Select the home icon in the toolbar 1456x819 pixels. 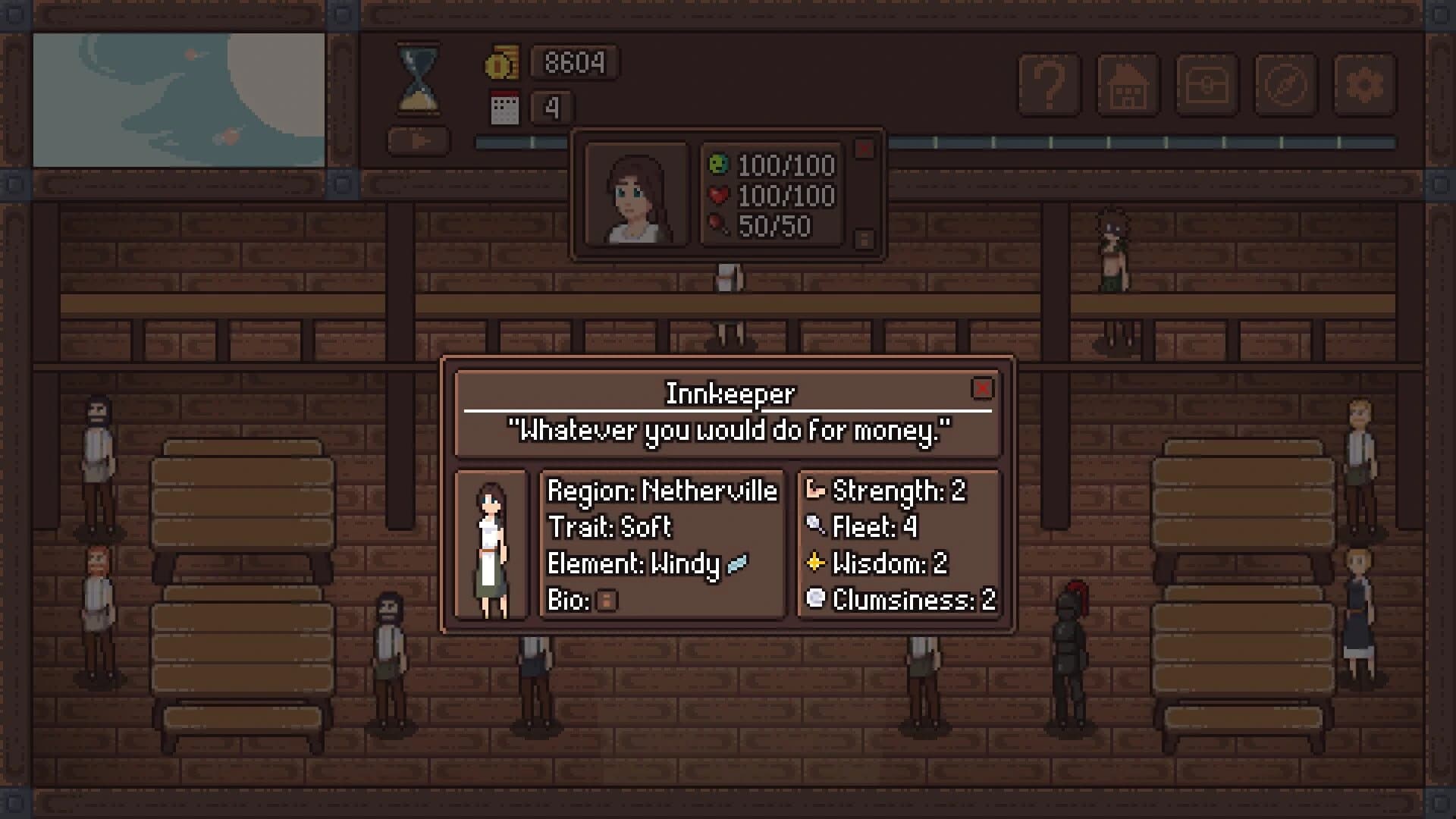tap(1129, 85)
